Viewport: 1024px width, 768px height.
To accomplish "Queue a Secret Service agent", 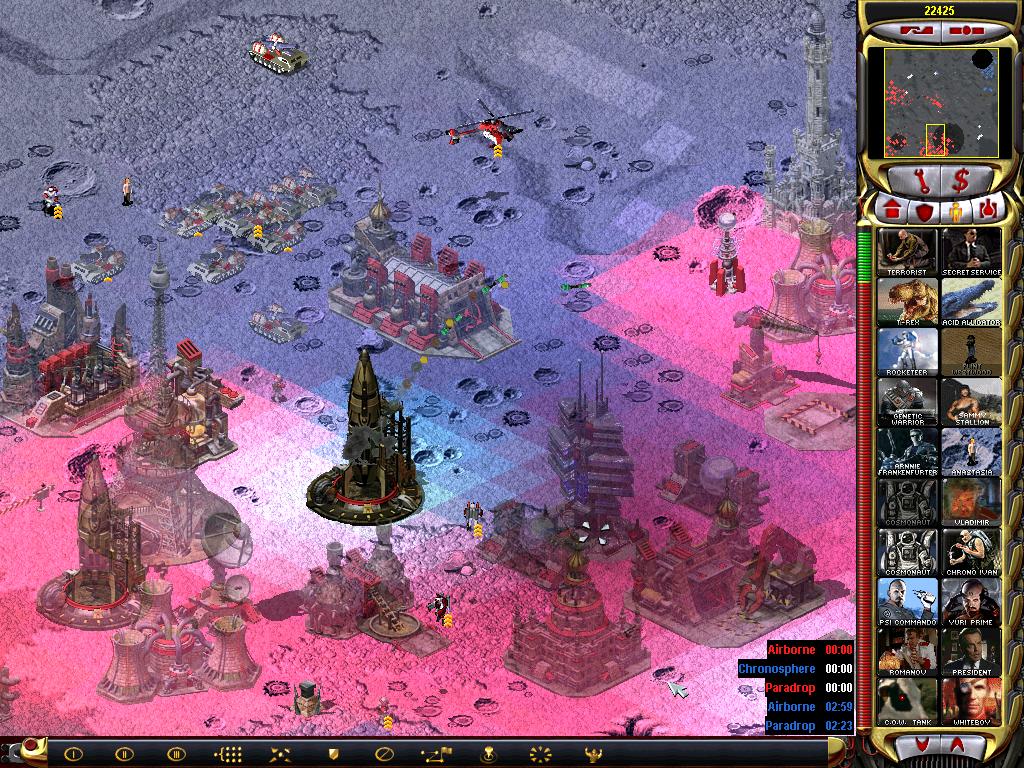I will pyautogui.click(x=970, y=252).
